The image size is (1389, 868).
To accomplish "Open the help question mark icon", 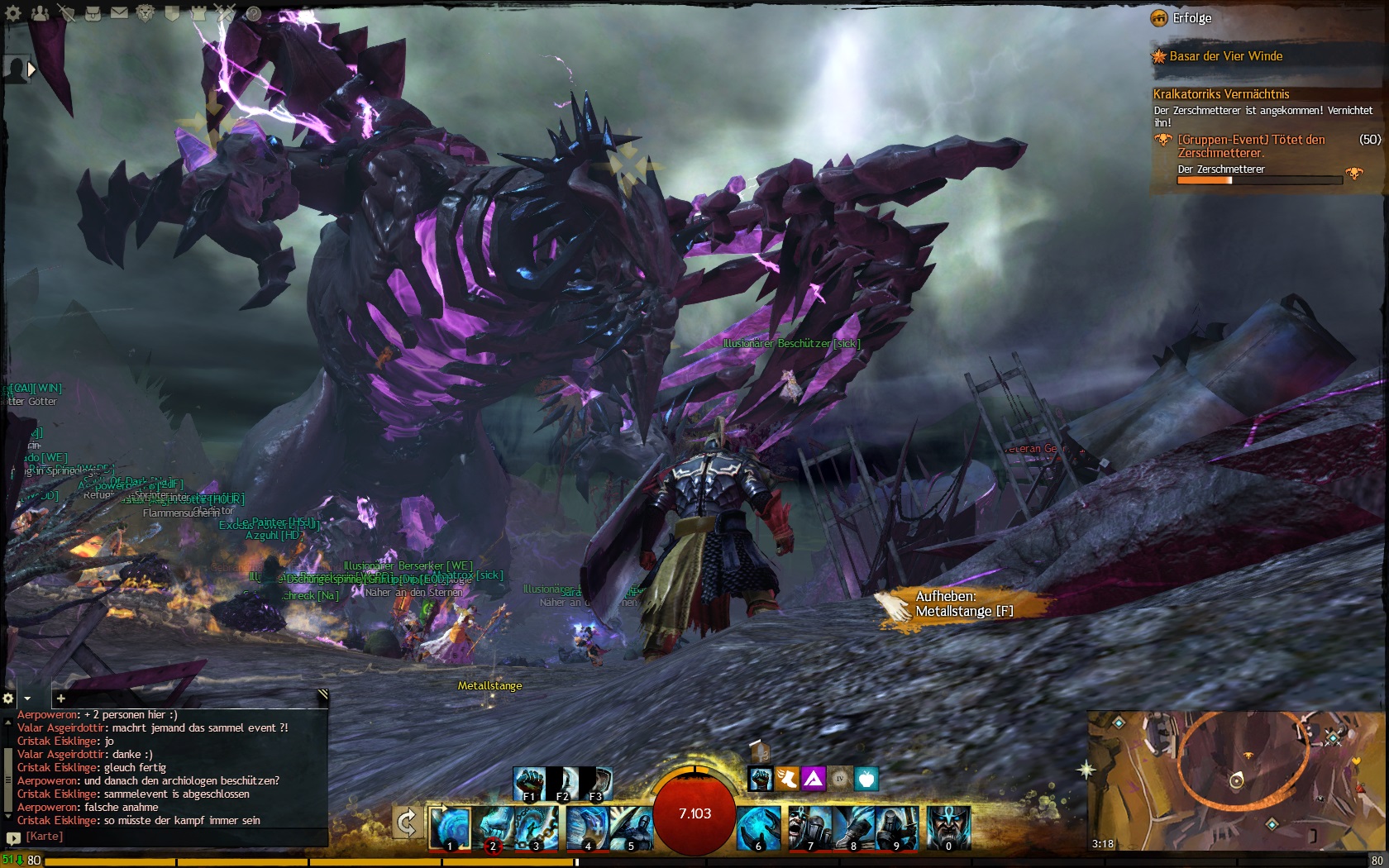I will point(253,12).
